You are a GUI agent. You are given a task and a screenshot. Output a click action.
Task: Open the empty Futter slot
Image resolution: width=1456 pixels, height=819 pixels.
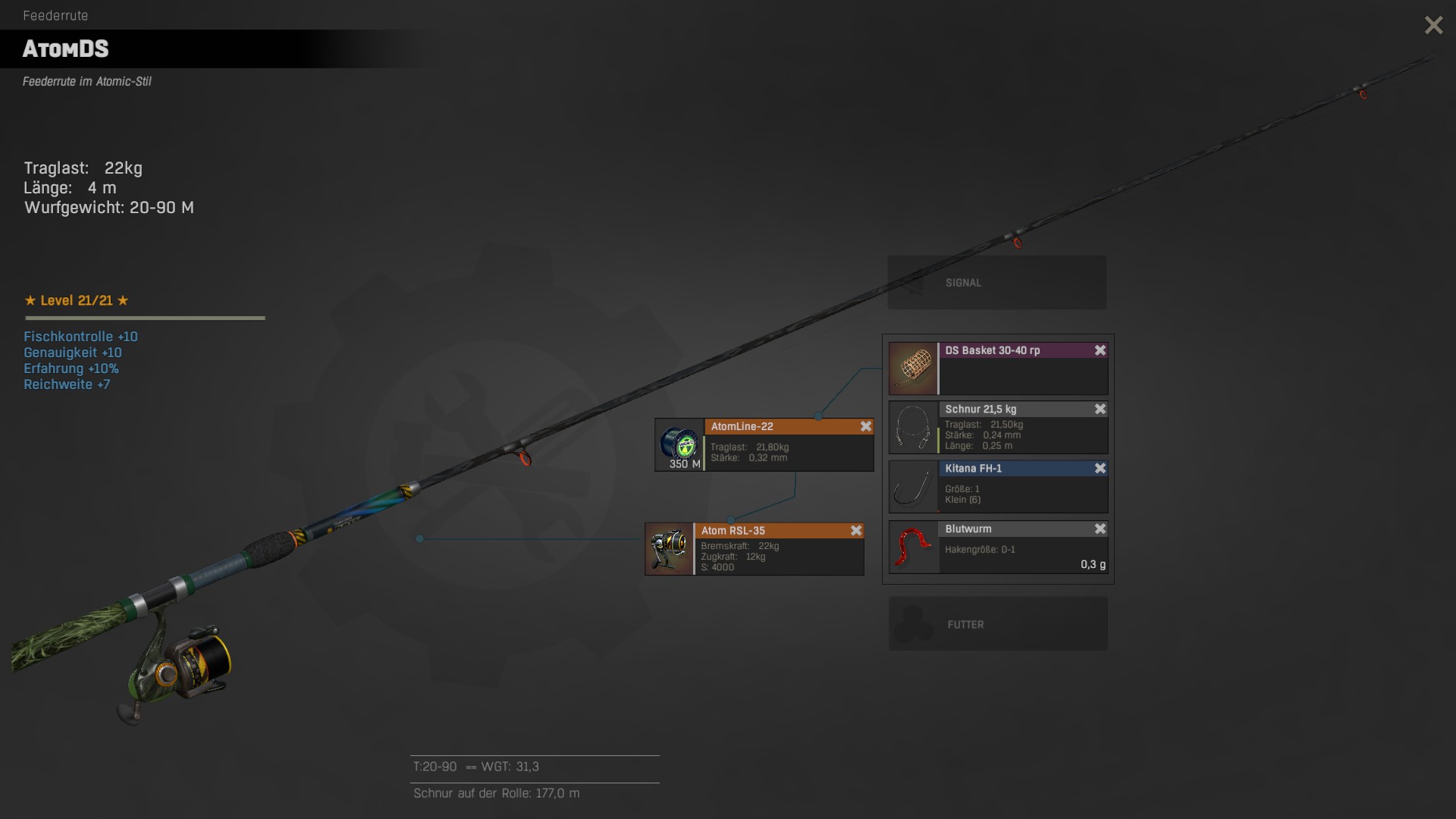(x=997, y=624)
